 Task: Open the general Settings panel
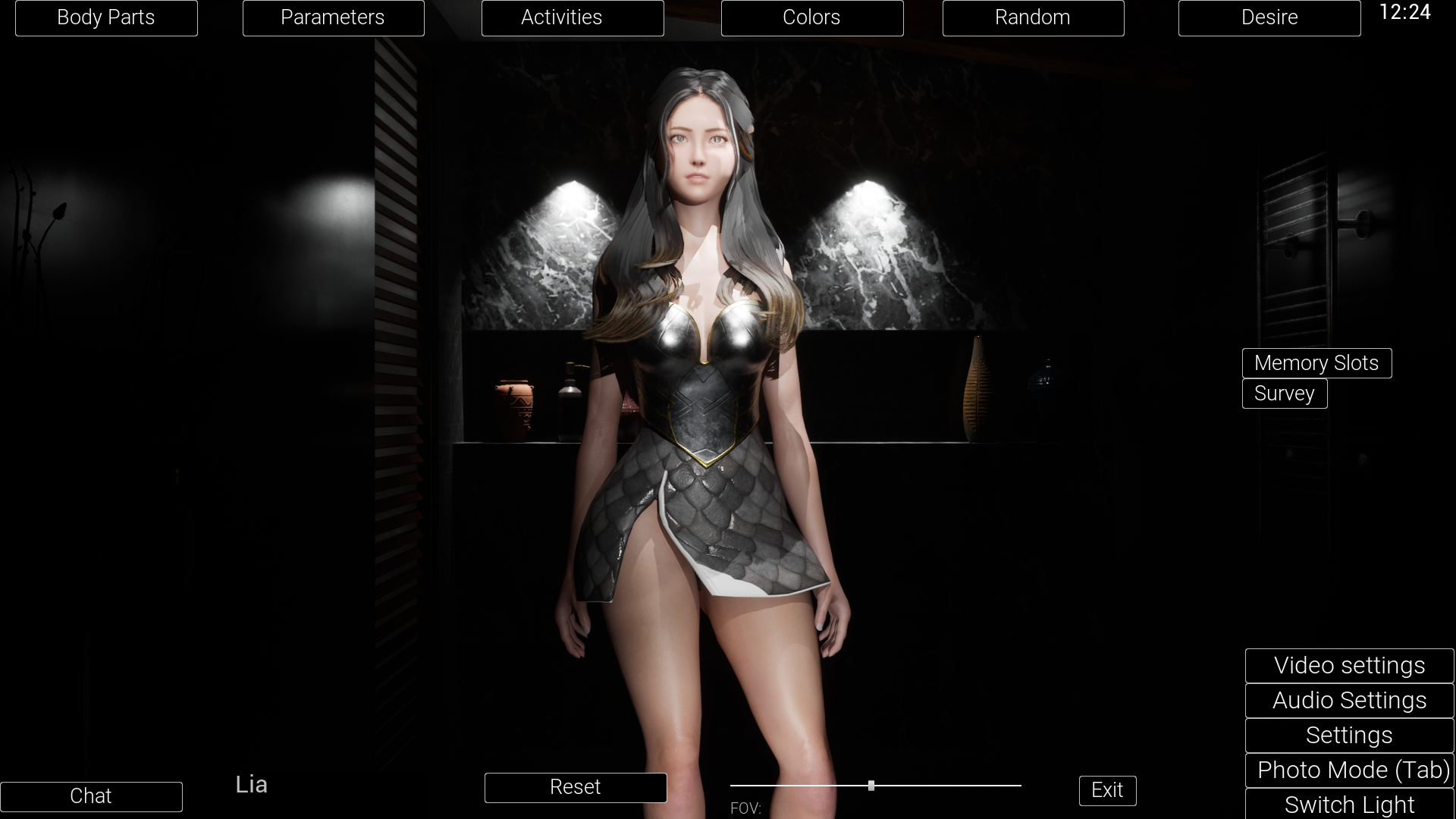[x=1349, y=735]
